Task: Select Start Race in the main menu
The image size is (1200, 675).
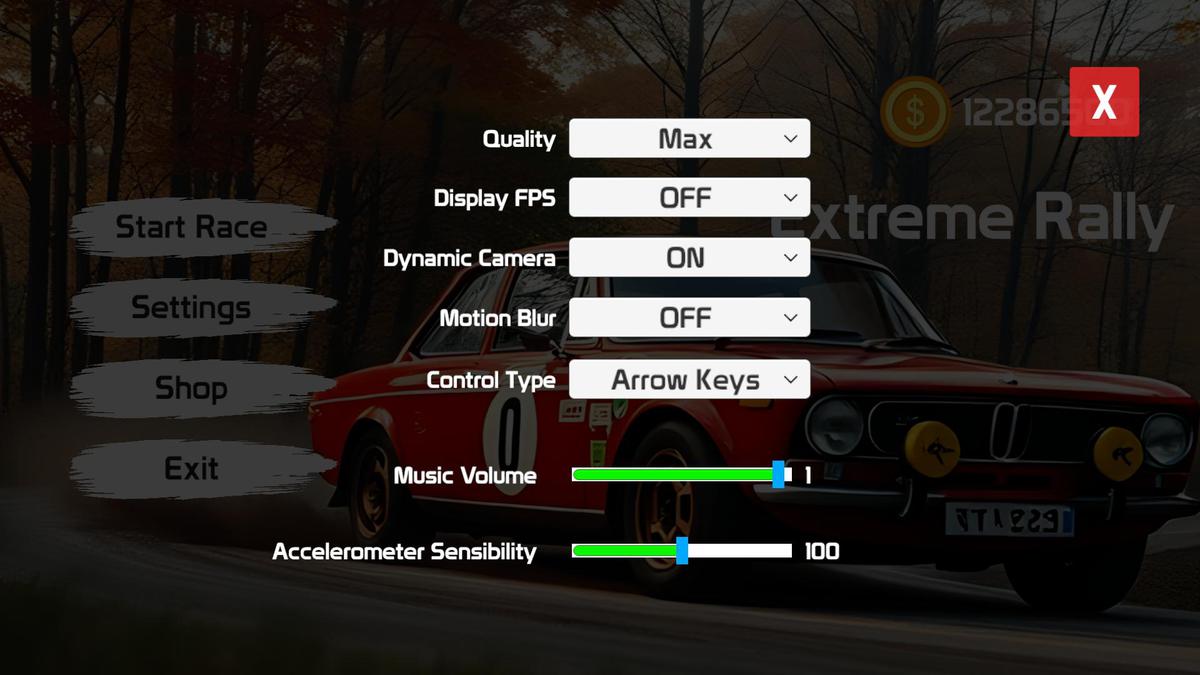Action: (192, 227)
